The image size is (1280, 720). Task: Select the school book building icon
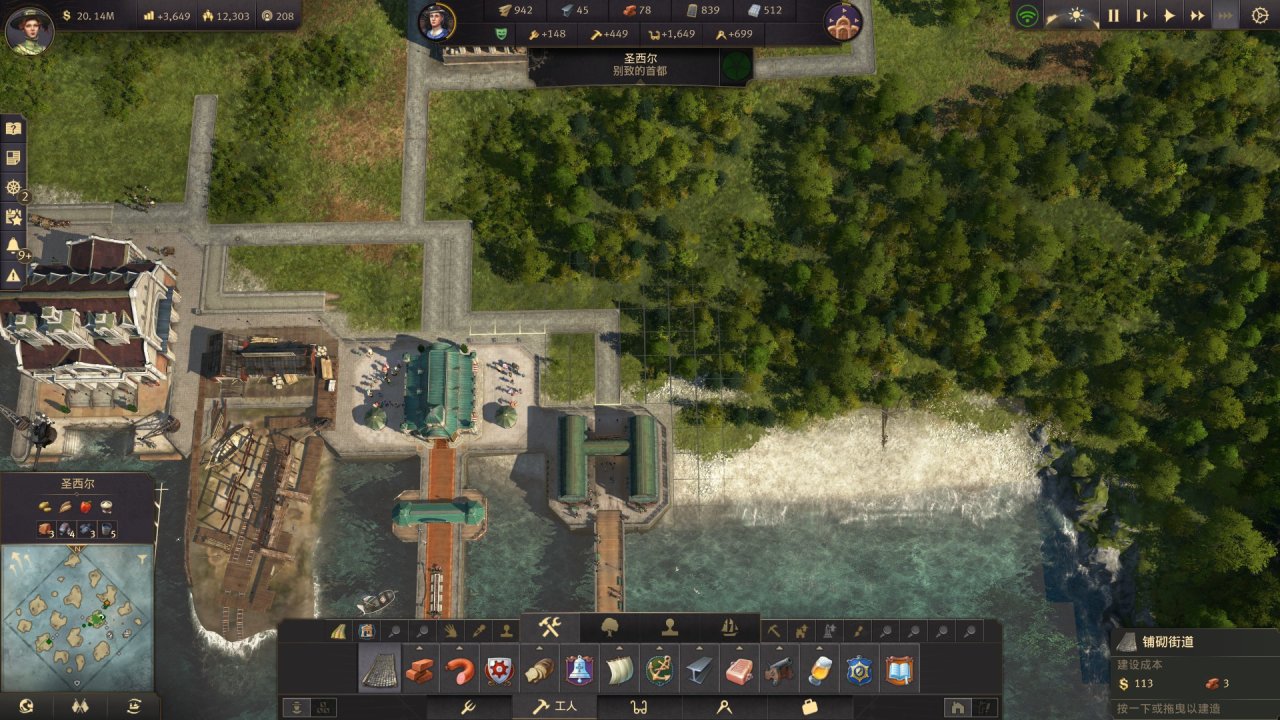pyautogui.click(x=900, y=669)
